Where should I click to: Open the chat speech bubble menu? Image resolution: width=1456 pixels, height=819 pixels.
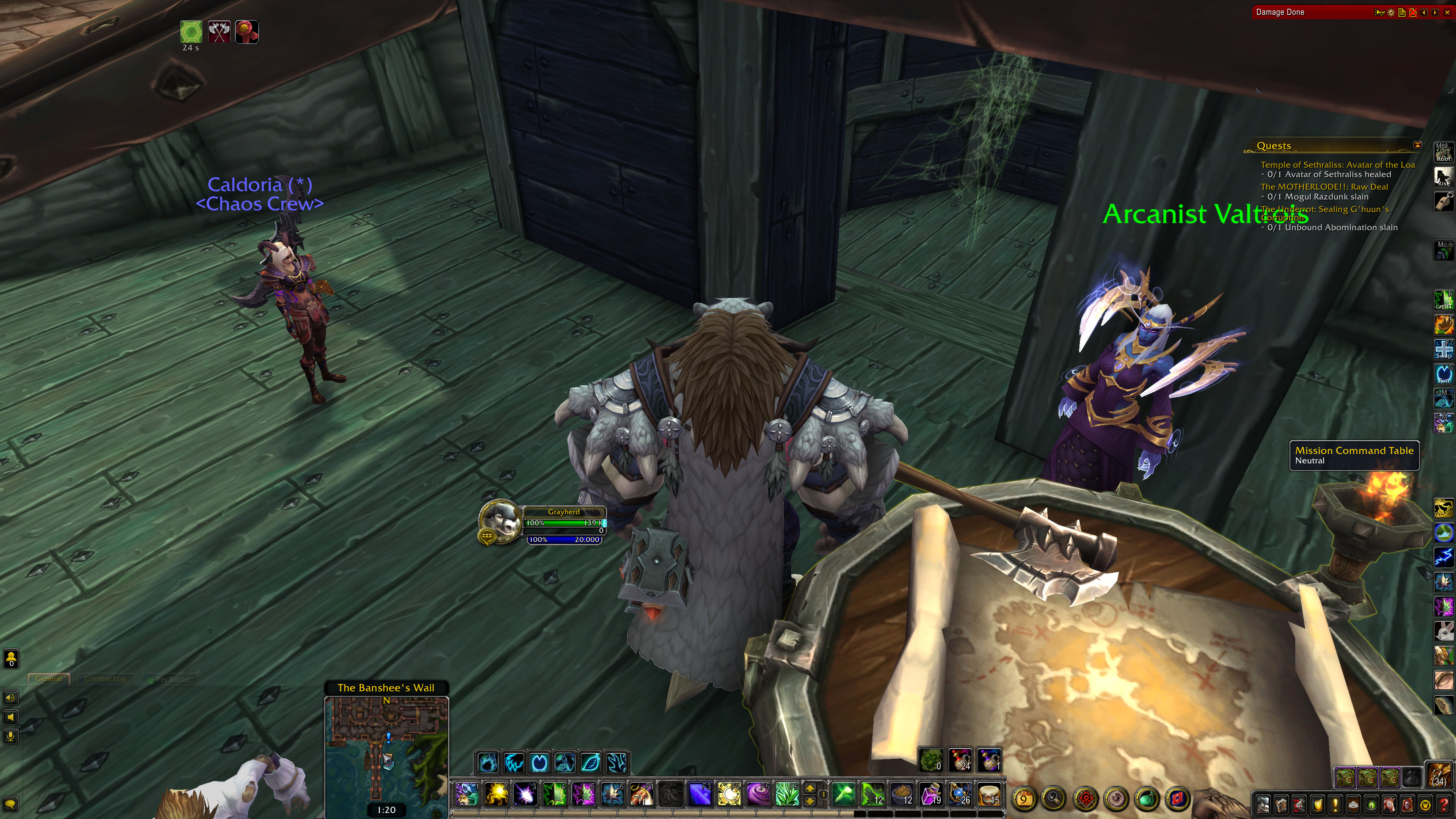(11, 804)
